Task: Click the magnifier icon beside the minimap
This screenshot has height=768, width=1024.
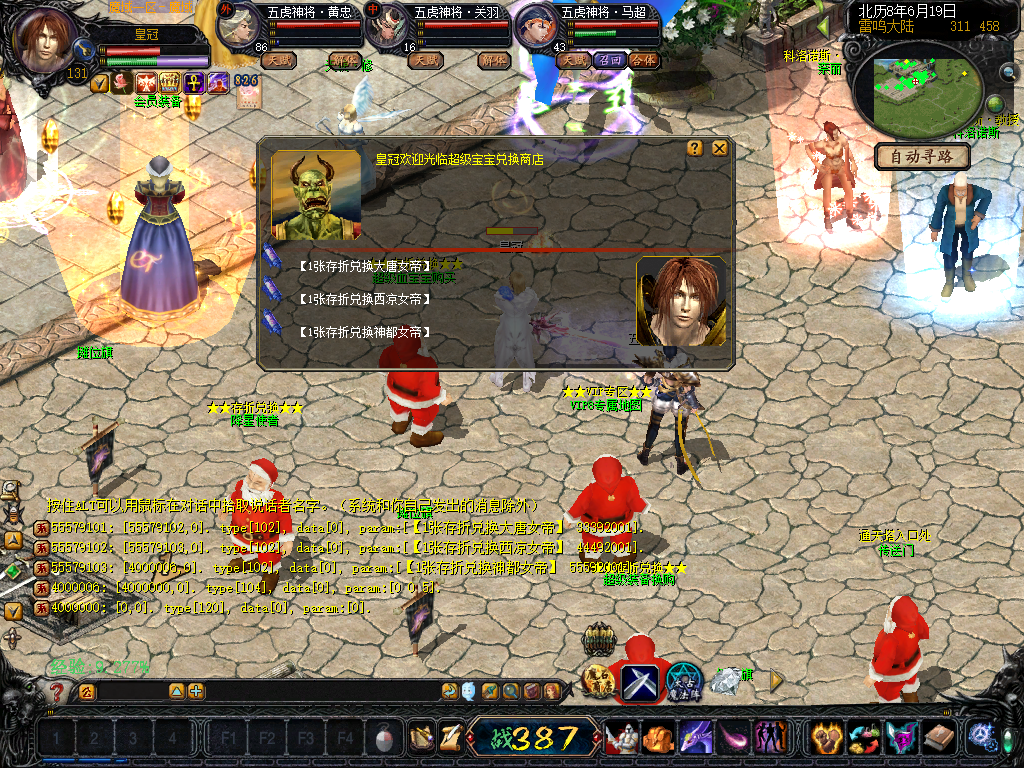Action: (x=1007, y=72)
